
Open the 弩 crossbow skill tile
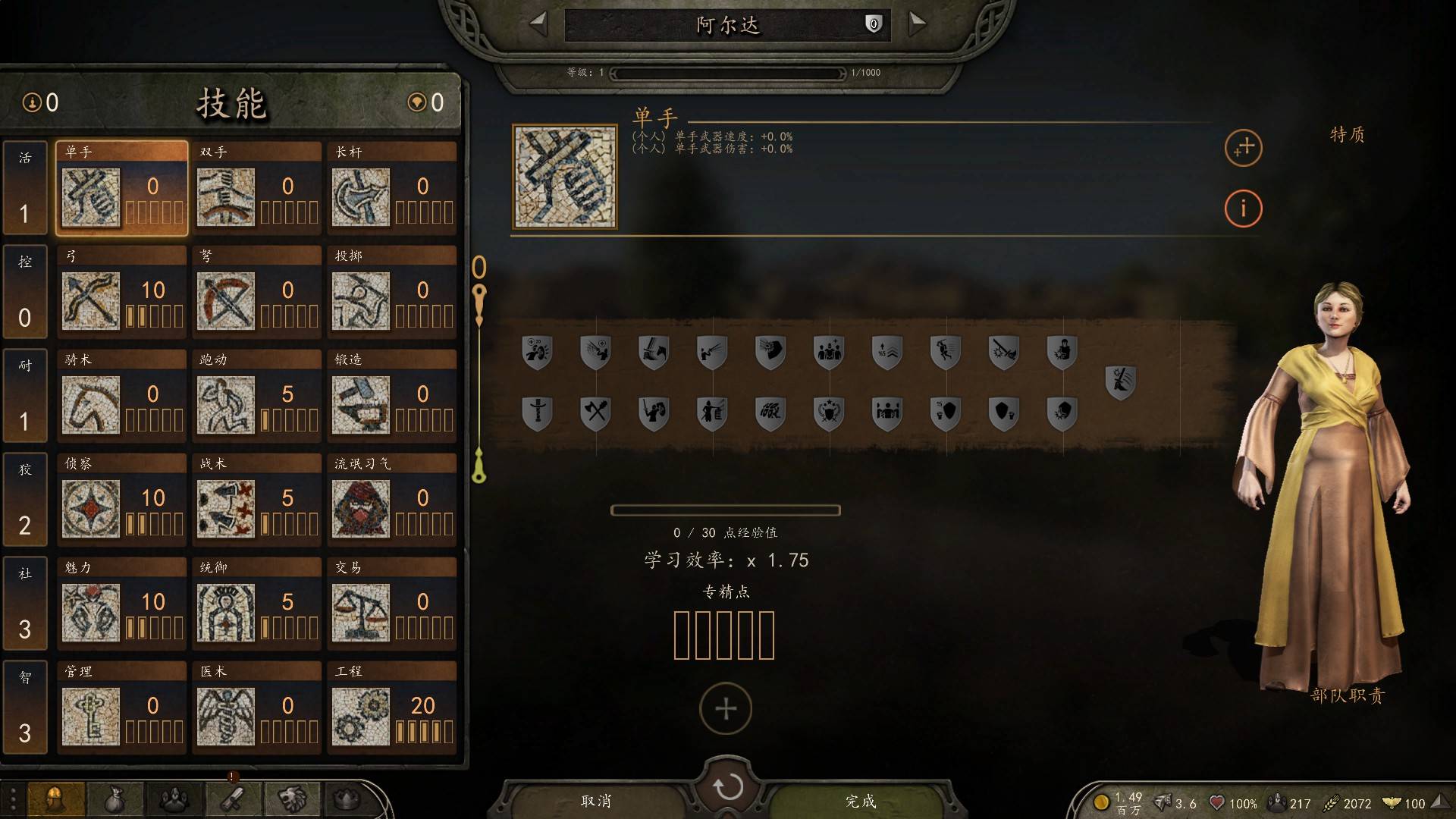point(256,292)
